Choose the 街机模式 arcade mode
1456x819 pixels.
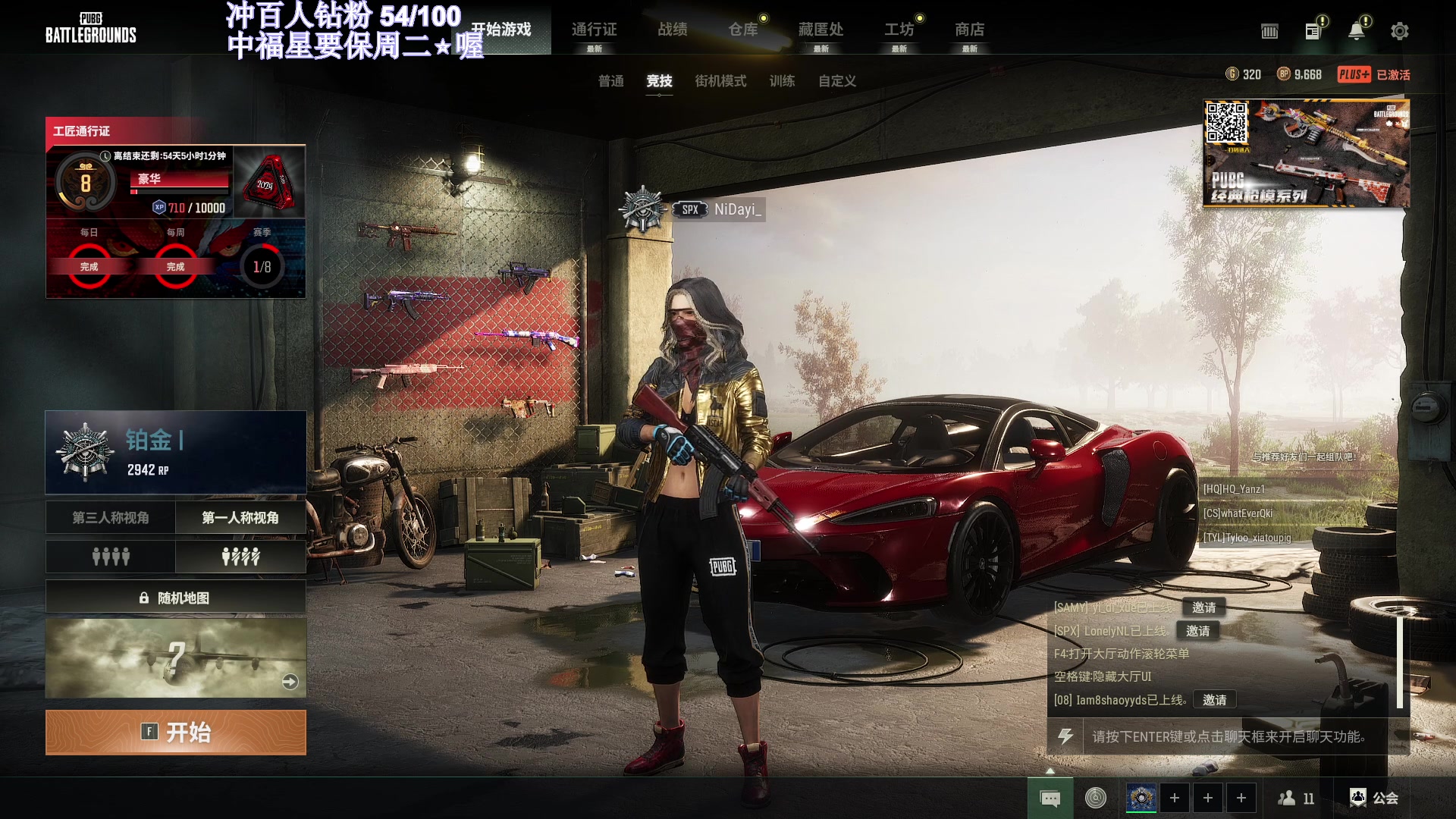(720, 81)
